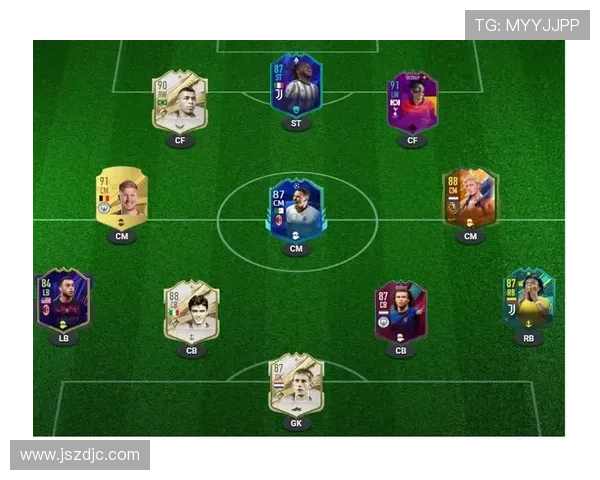
Task: Select the 87-rated Manchester City CB card
Action: 400,311
